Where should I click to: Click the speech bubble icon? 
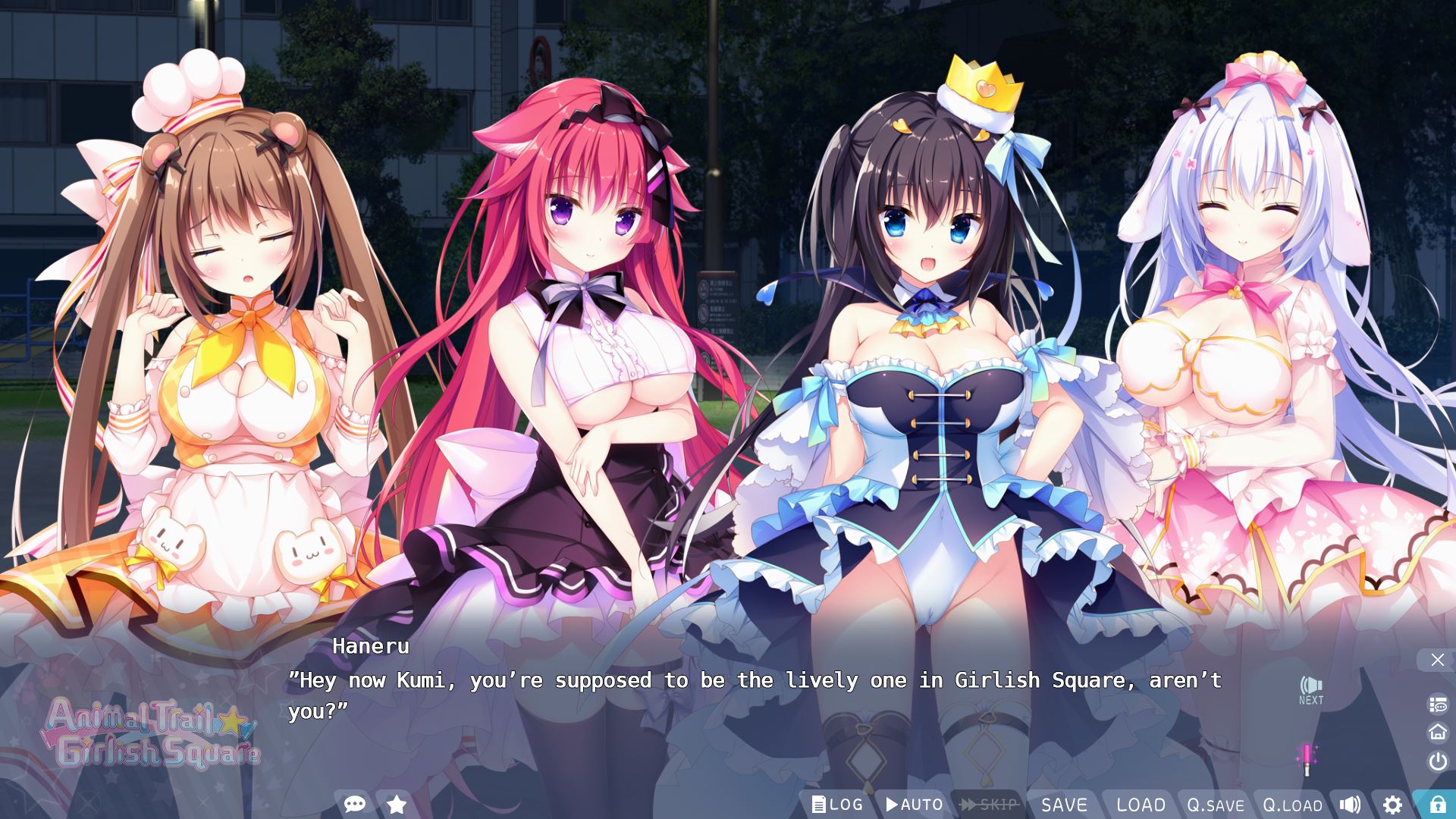coord(354,804)
